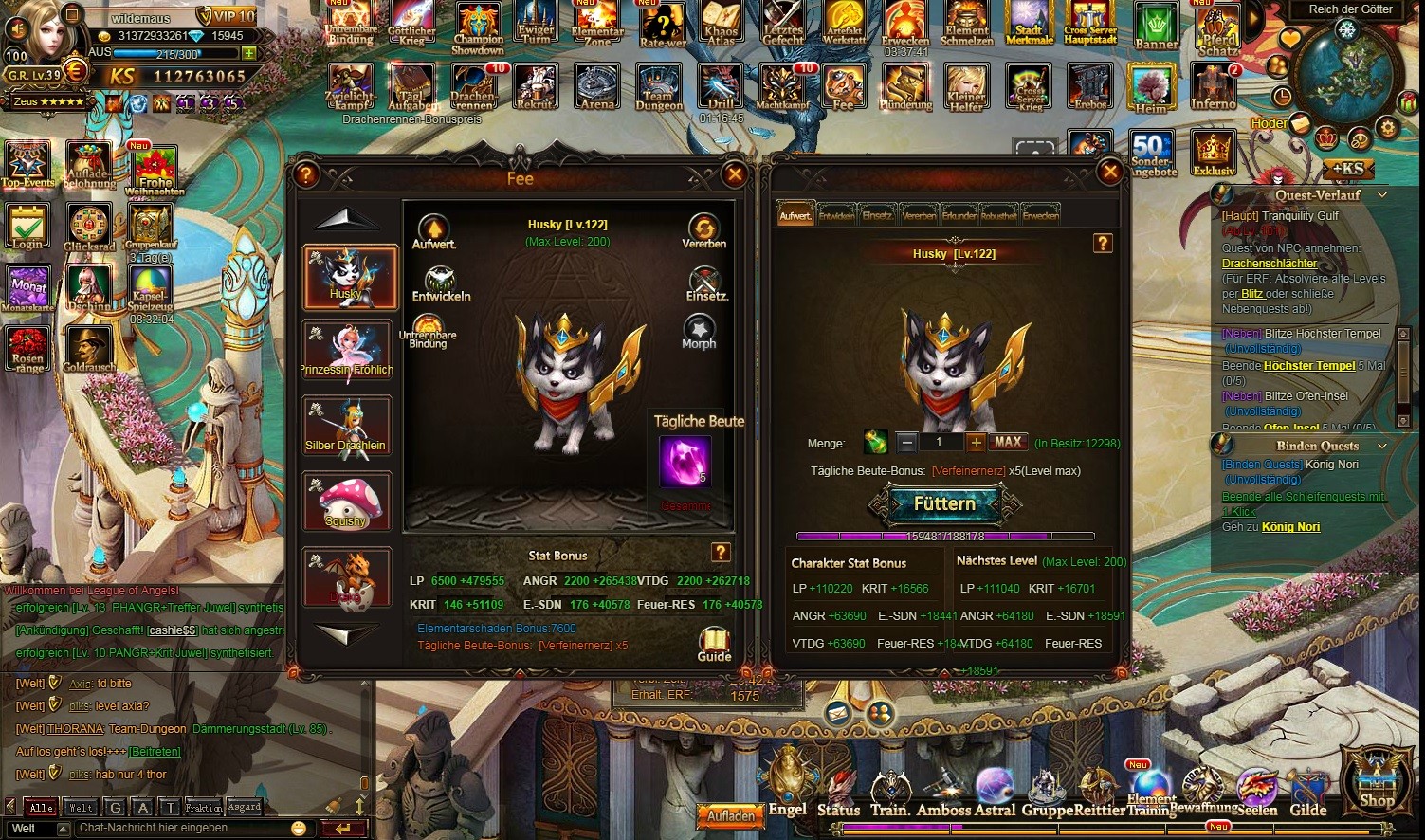Close the Husky upgrade panel

click(x=1109, y=172)
